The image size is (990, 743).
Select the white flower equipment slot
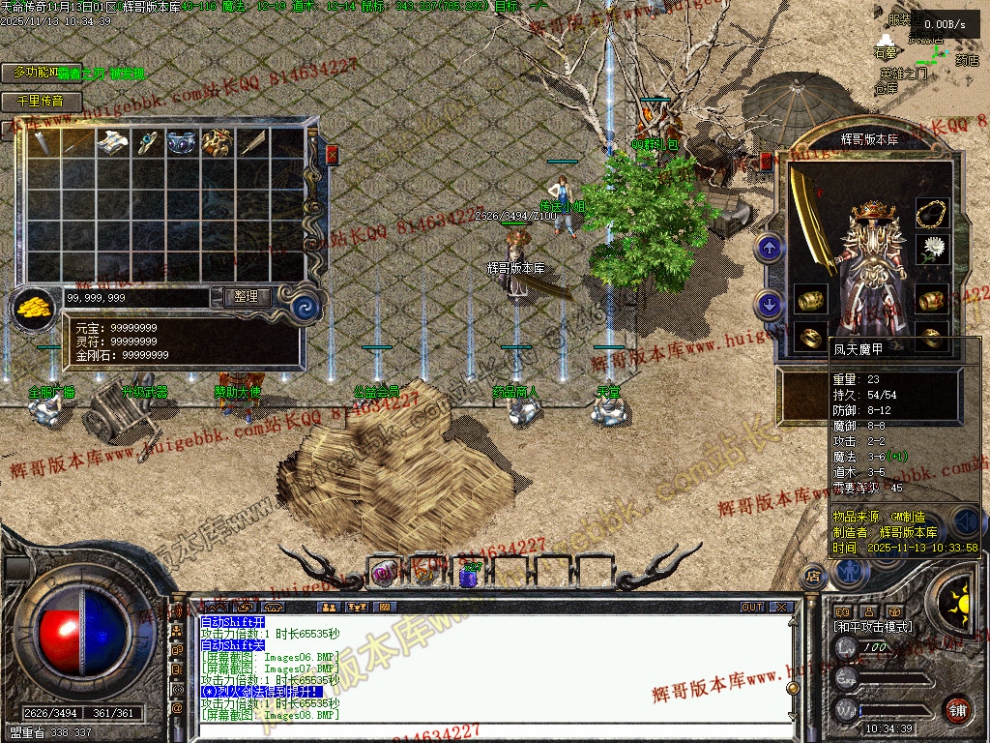coord(931,248)
